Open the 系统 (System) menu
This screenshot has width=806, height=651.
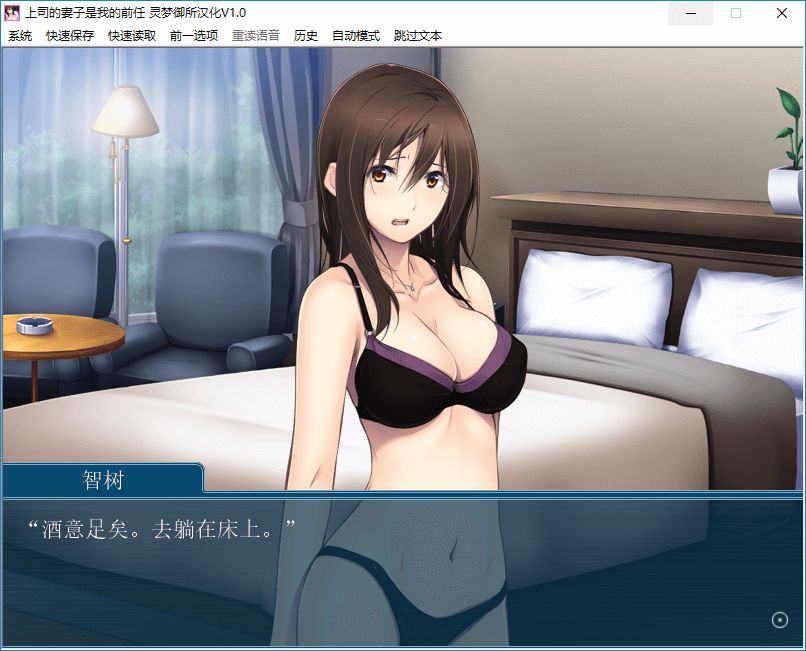20,35
